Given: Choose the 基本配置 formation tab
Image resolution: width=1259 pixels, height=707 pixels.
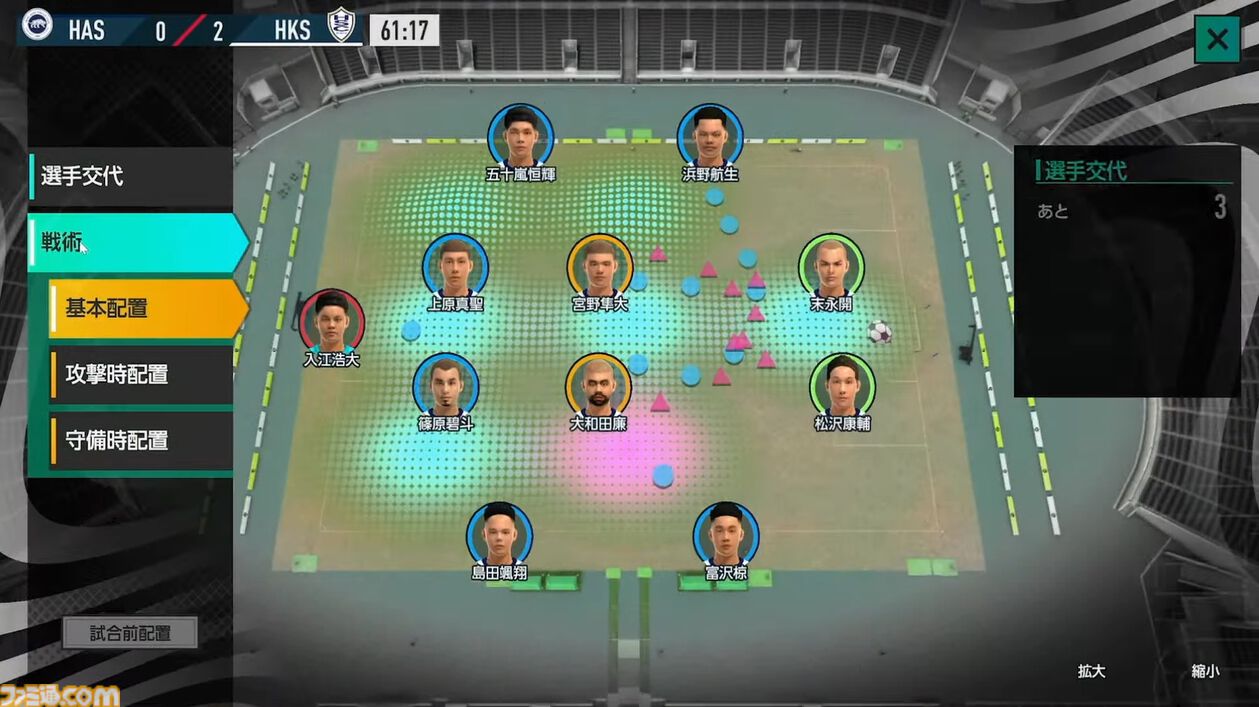Looking at the screenshot, I should pyautogui.click(x=145, y=308).
